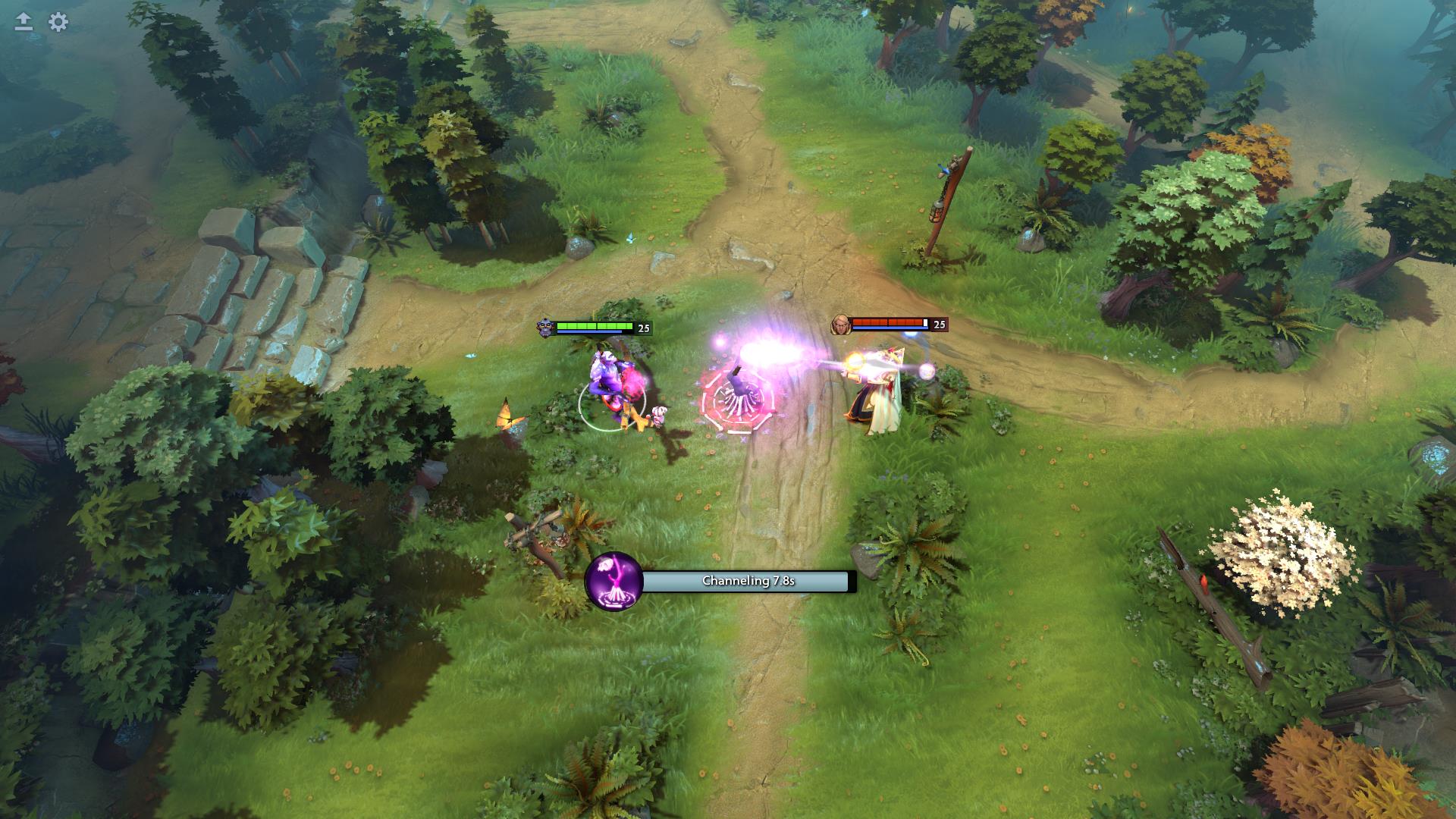1456x819 pixels.
Task: Click the level 25 label beside the green bar
Action: [x=645, y=327]
